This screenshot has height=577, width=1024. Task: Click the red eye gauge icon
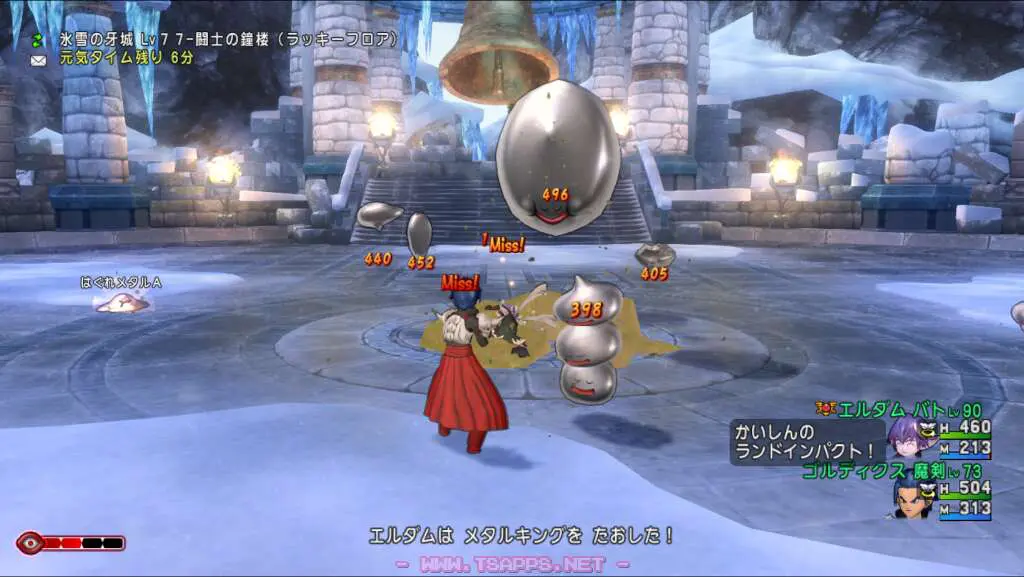pos(30,543)
